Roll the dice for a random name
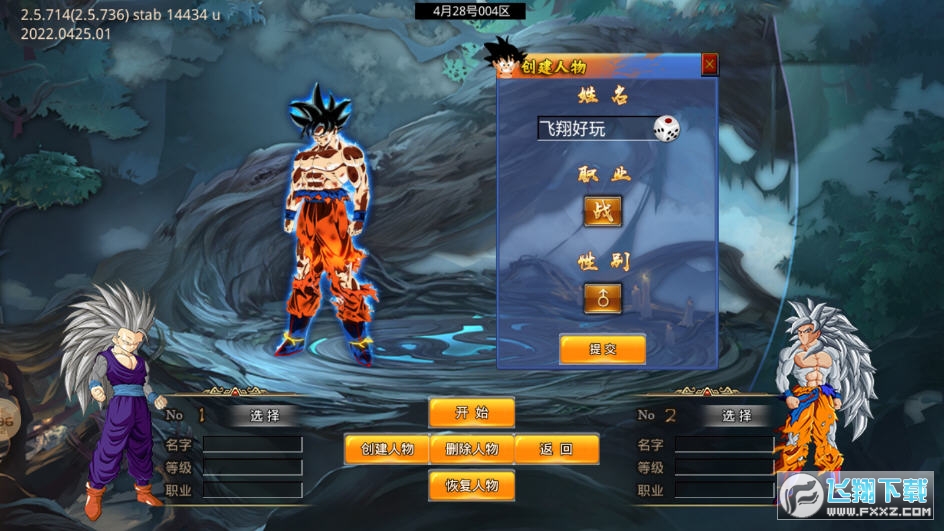Image resolution: width=944 pixels, height=531 pixels. pyautogui.click(x=667, y=128)
